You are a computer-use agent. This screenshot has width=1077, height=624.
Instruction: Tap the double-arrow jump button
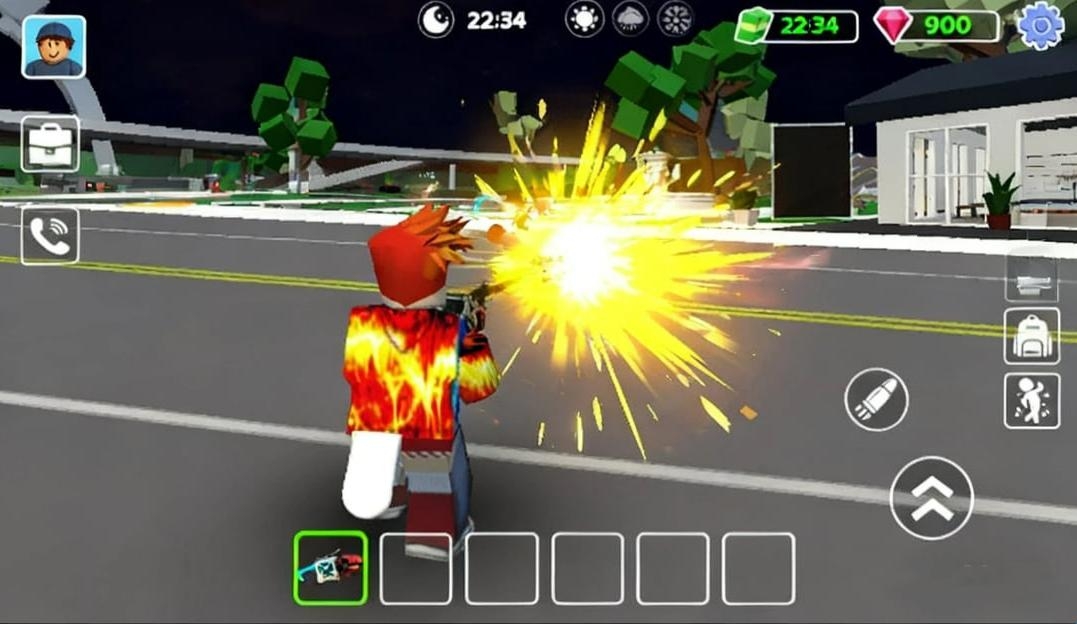click(931, 497)
